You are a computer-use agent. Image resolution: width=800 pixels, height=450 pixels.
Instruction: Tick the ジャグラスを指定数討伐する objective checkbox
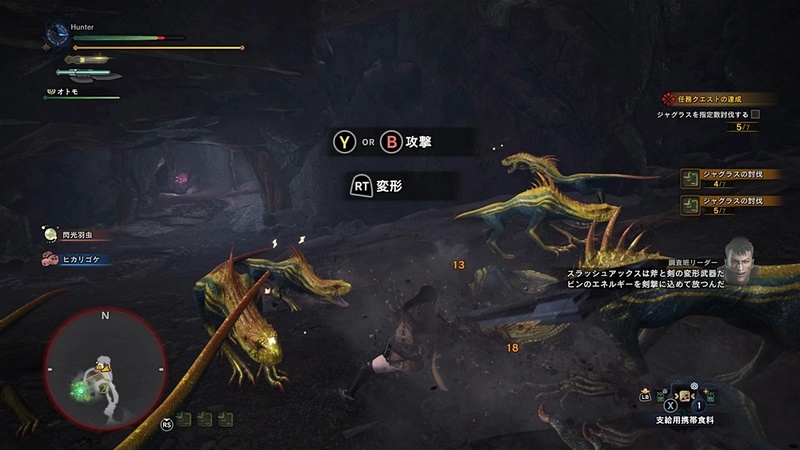pos(755,115)
